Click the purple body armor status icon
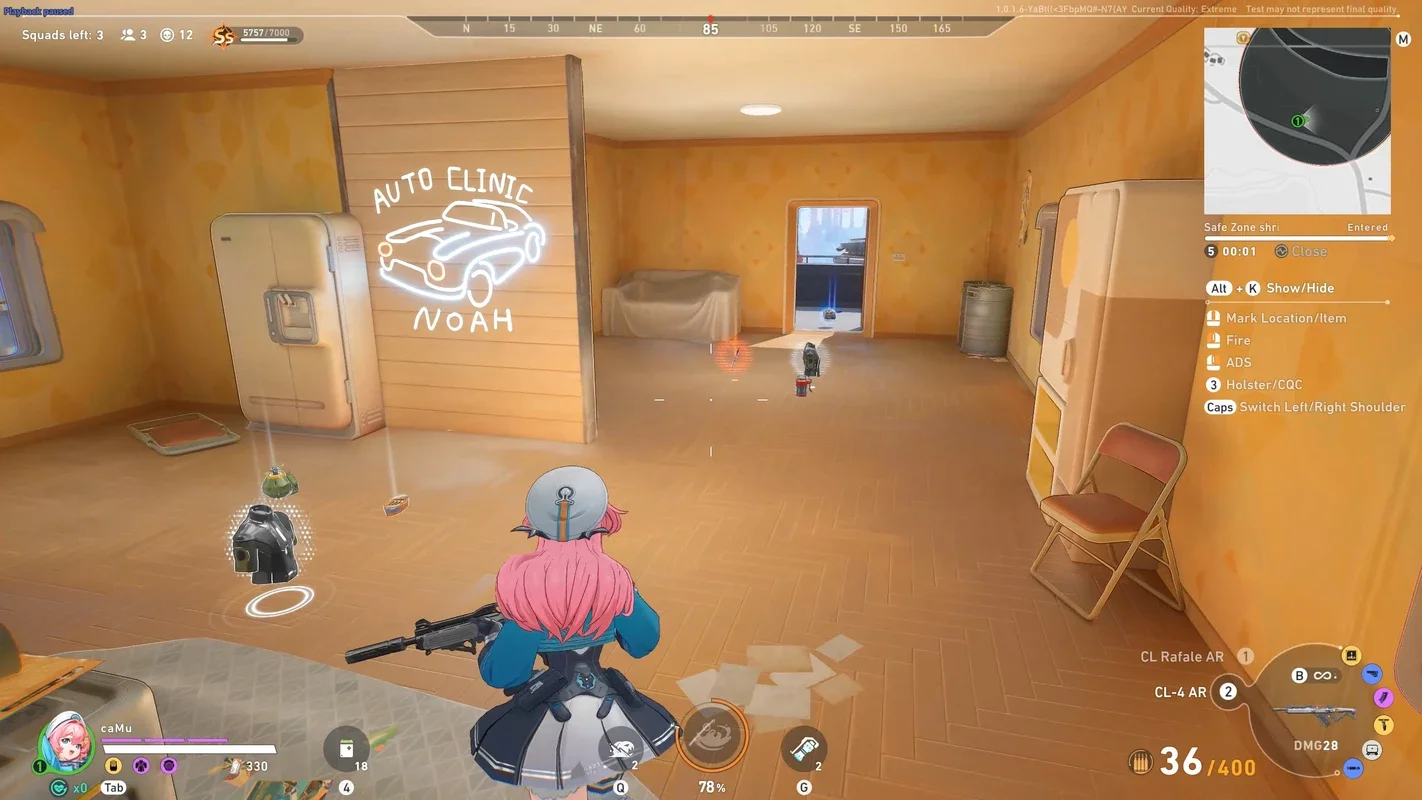1422x800 pixels. (141, 766)
